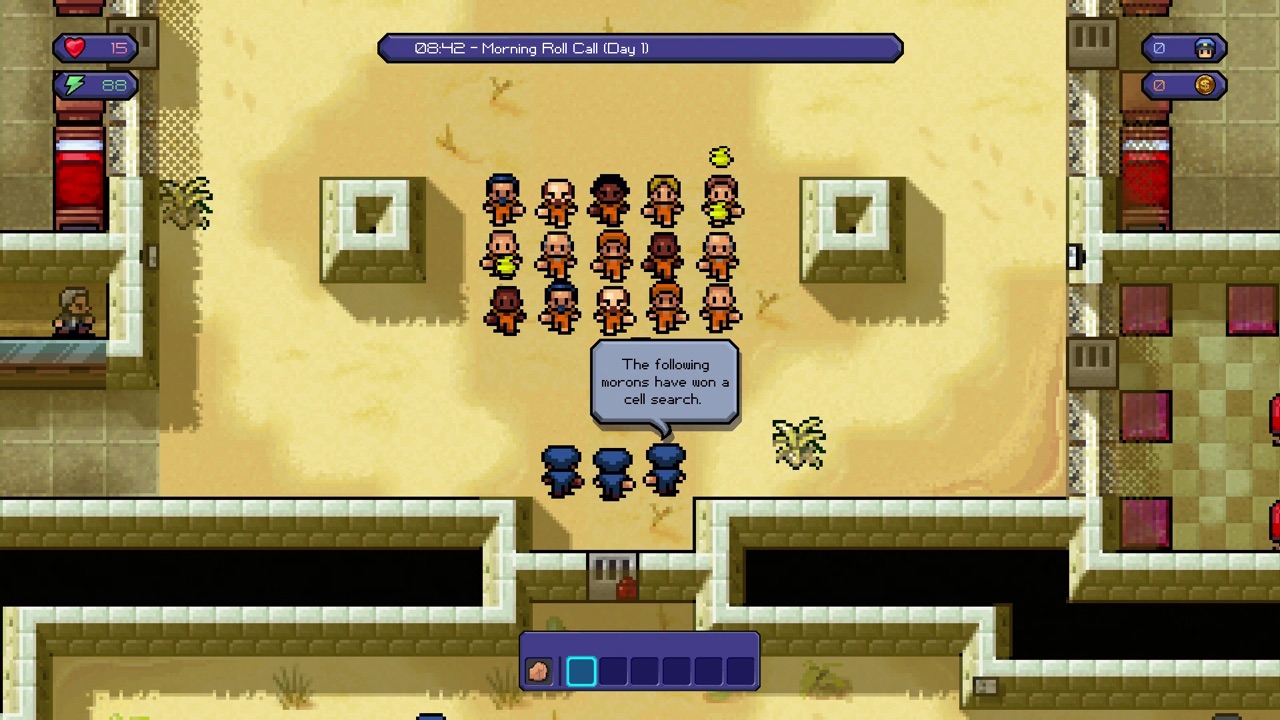
Task: Click the energy bar showing 88
Action: pyautogui.click(x=100, y=85)
